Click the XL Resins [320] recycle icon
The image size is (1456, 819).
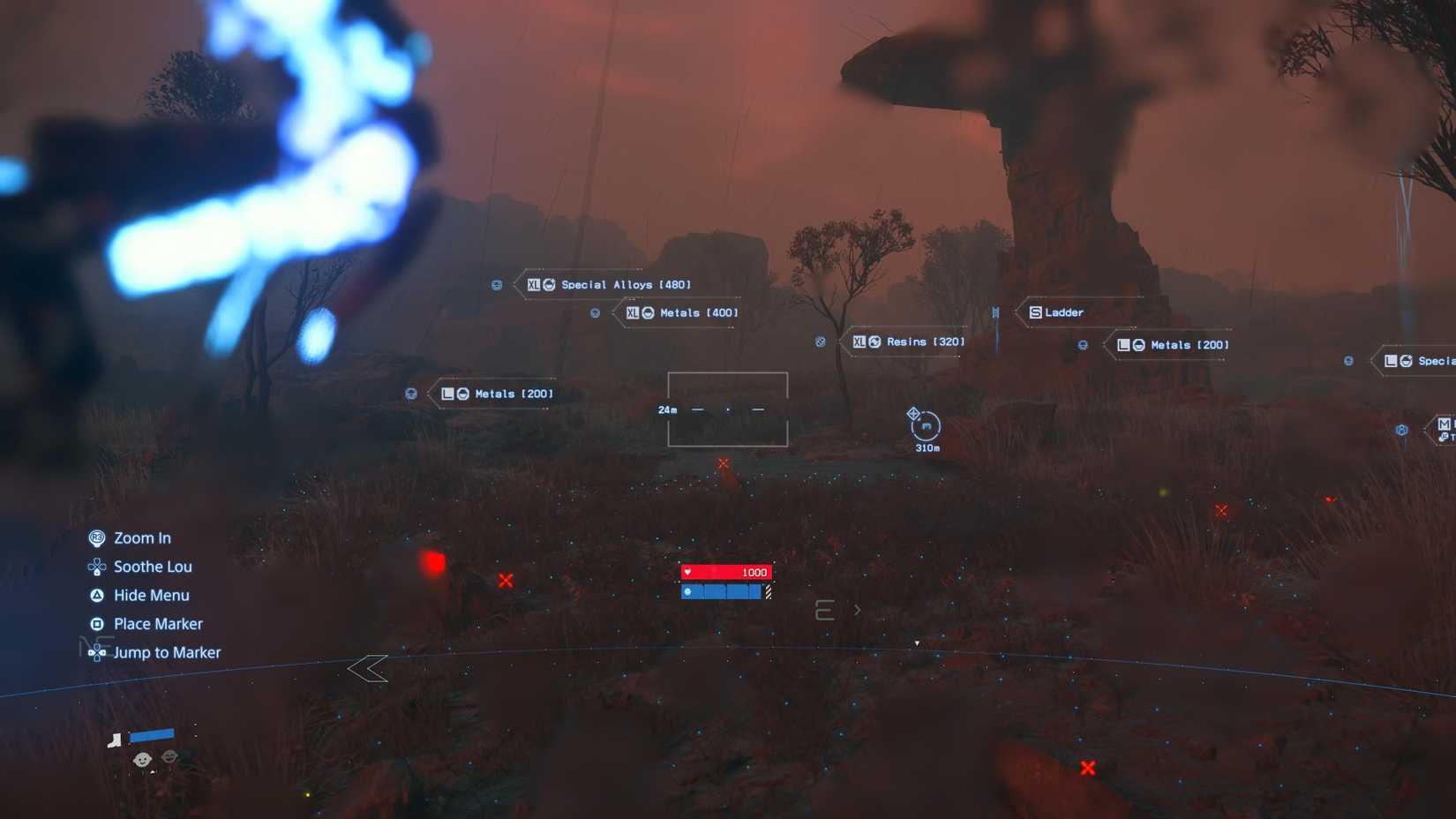(874, 341)
